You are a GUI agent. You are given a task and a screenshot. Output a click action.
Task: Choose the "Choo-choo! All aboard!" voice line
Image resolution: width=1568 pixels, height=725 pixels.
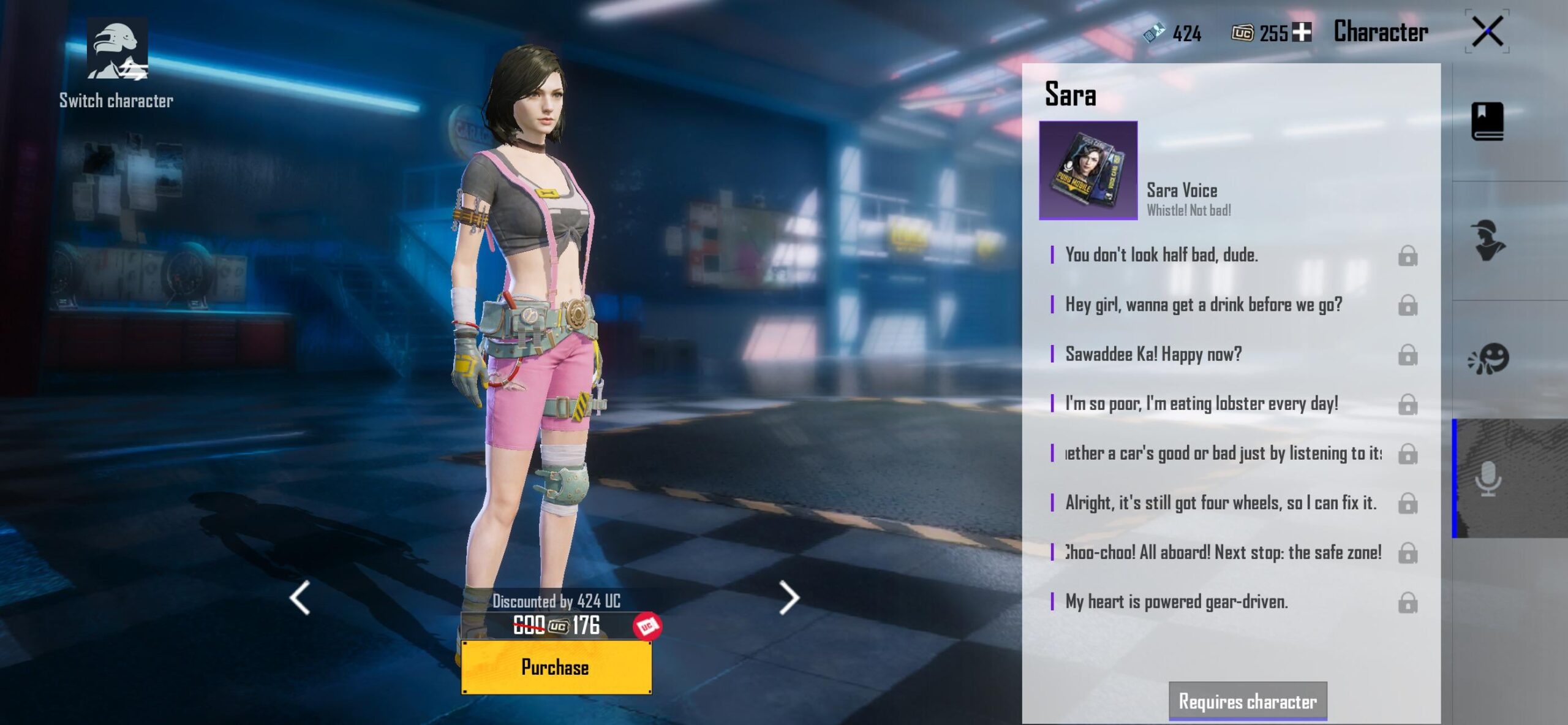click(1223, 553)
